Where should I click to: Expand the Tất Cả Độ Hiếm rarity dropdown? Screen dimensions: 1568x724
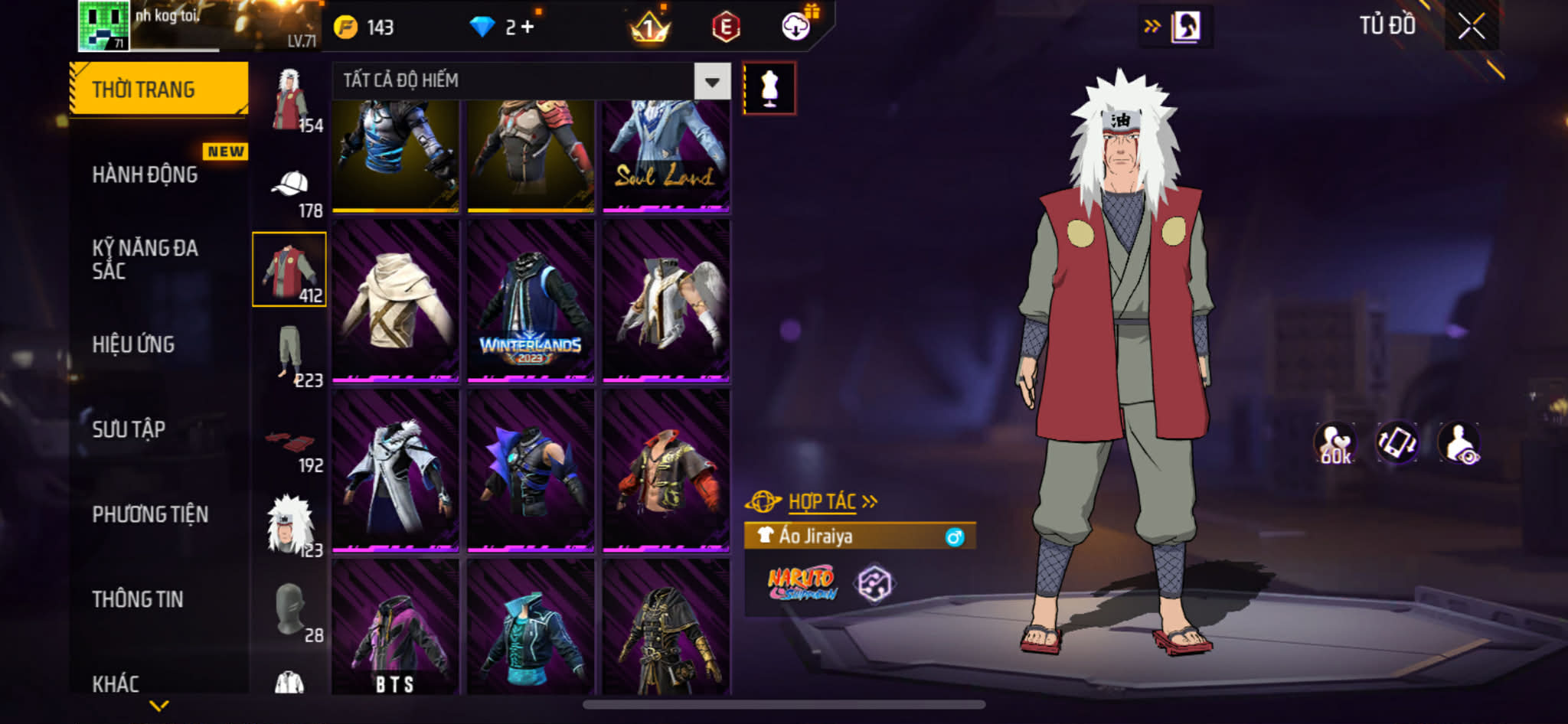(712, 81)
